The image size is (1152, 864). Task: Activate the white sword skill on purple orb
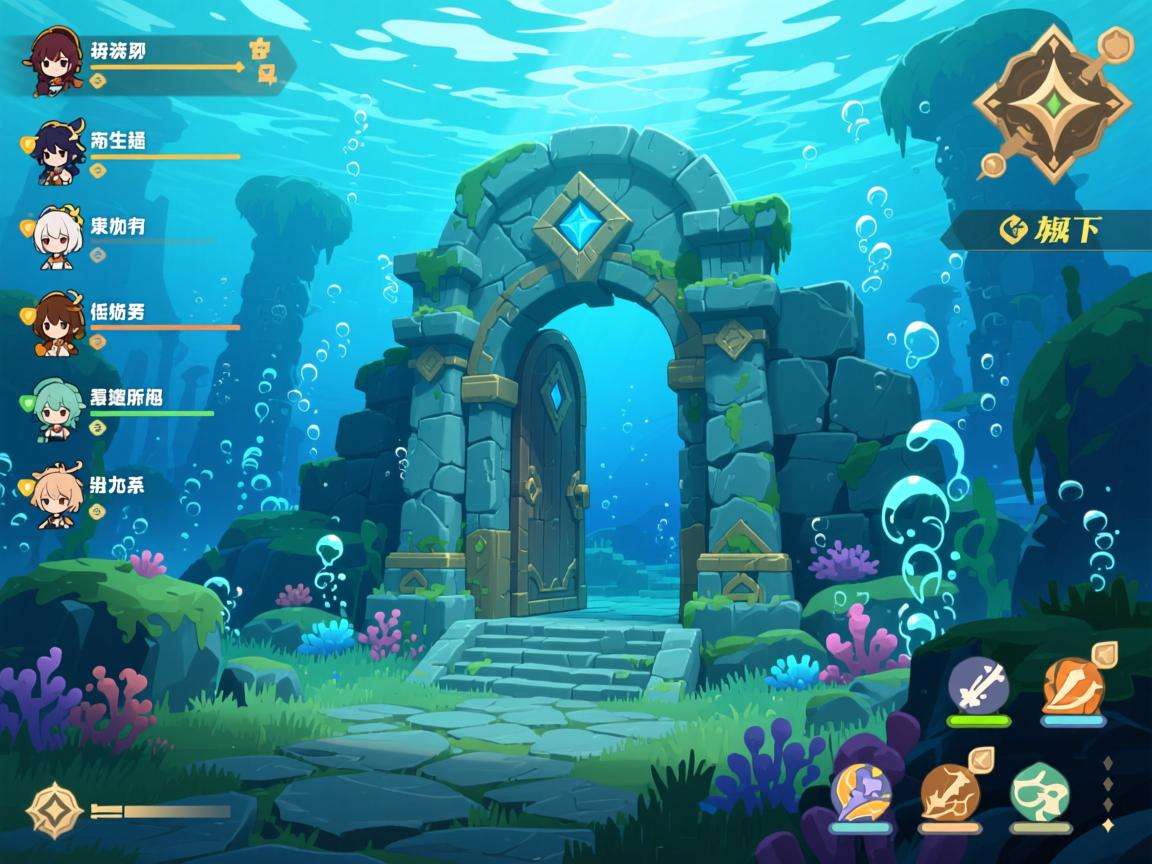point(978,685)
